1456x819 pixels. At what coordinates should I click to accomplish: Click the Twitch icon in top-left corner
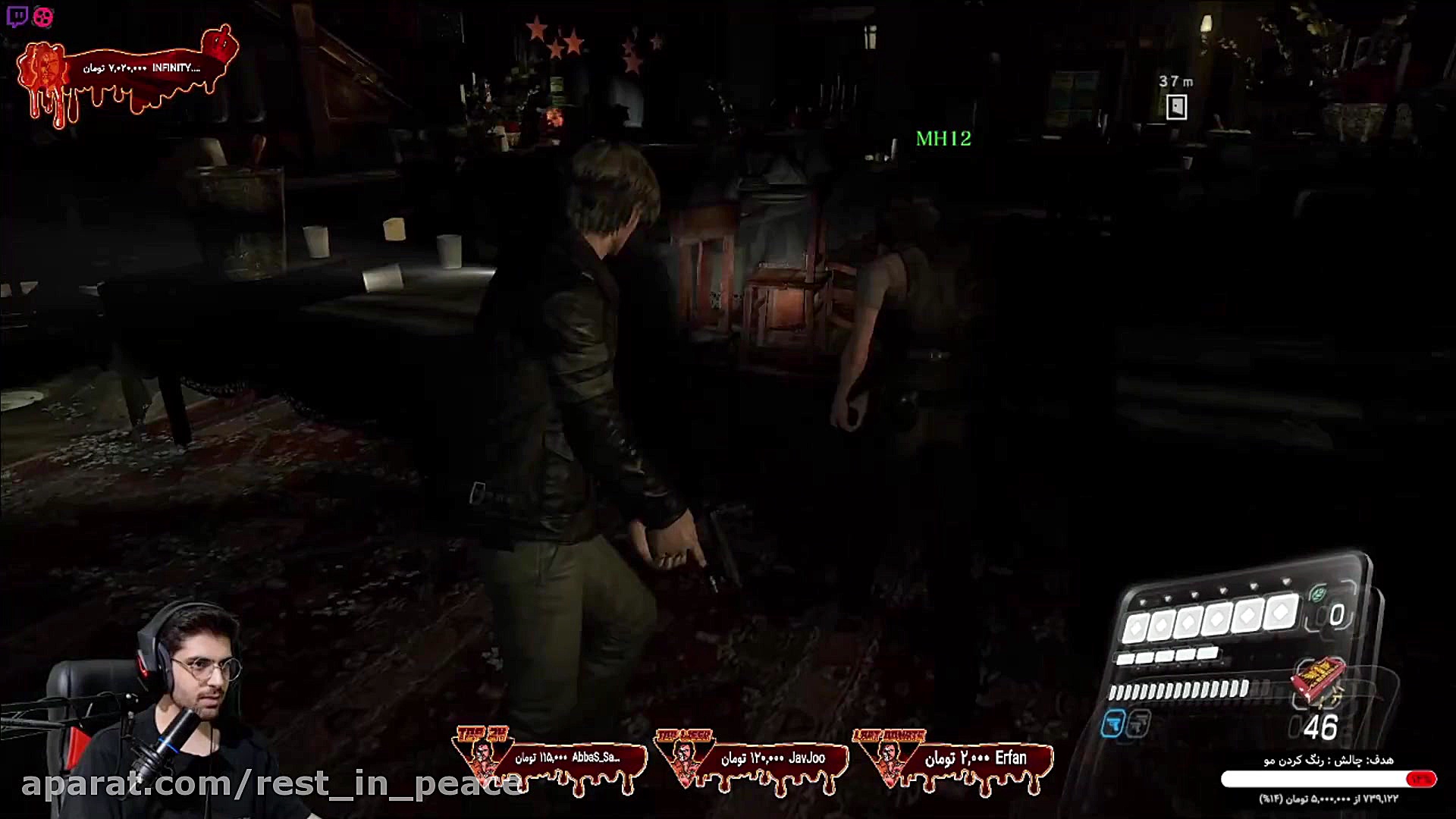click(18, 14)
